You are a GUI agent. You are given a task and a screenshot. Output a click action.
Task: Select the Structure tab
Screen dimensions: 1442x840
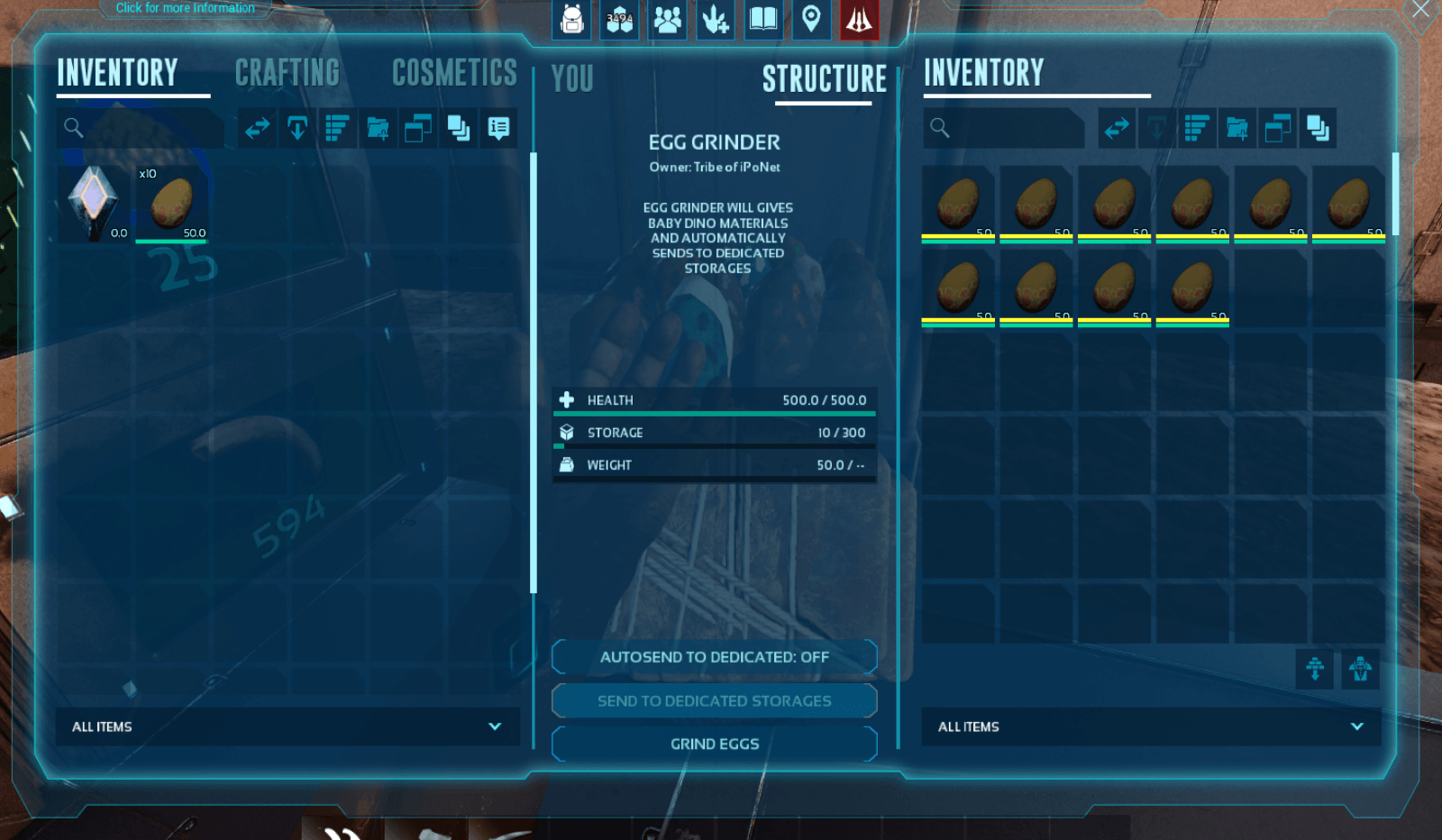click(x=824, y=79)
